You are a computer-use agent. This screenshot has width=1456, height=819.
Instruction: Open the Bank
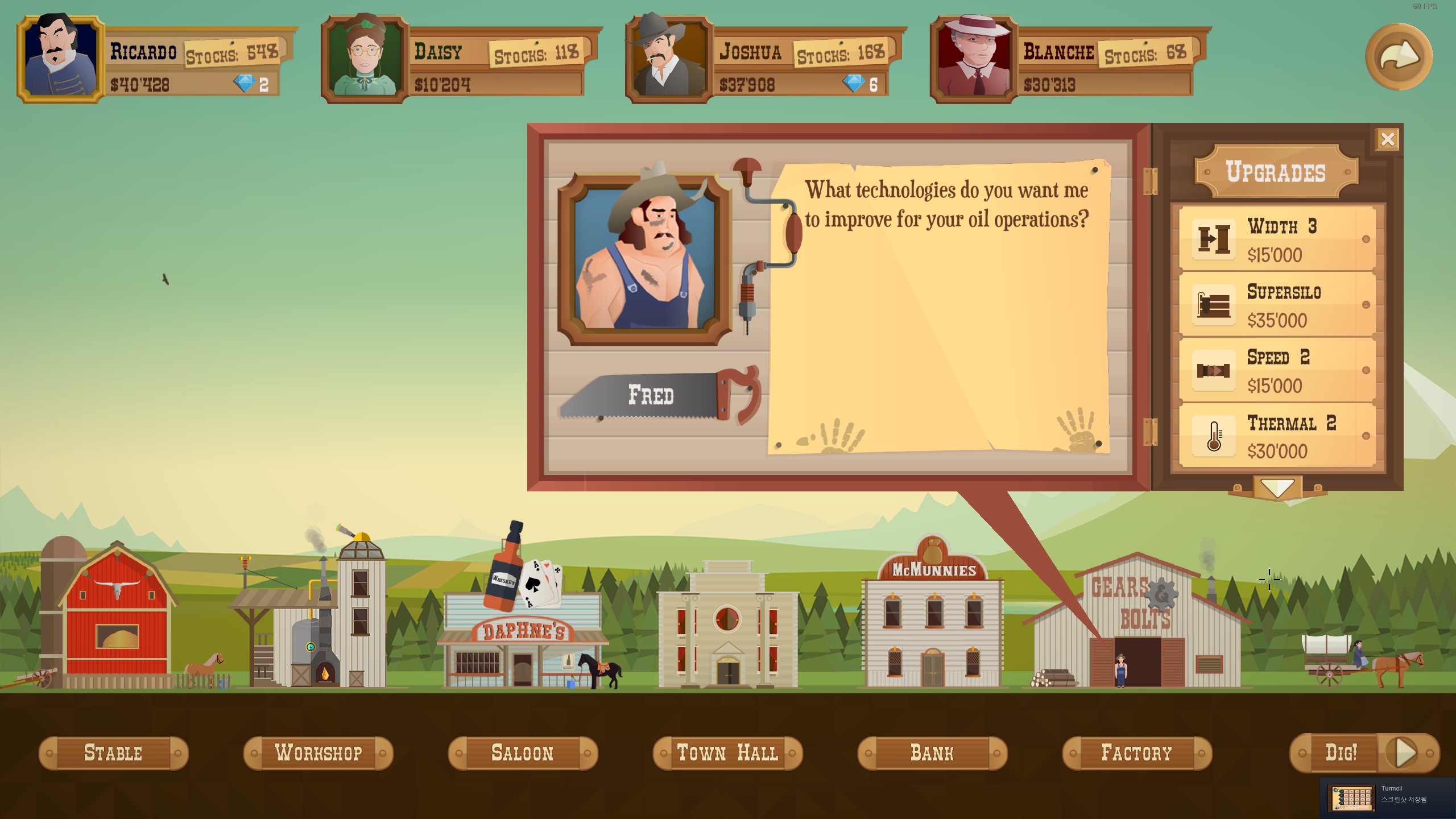click(x=932, y=753)
